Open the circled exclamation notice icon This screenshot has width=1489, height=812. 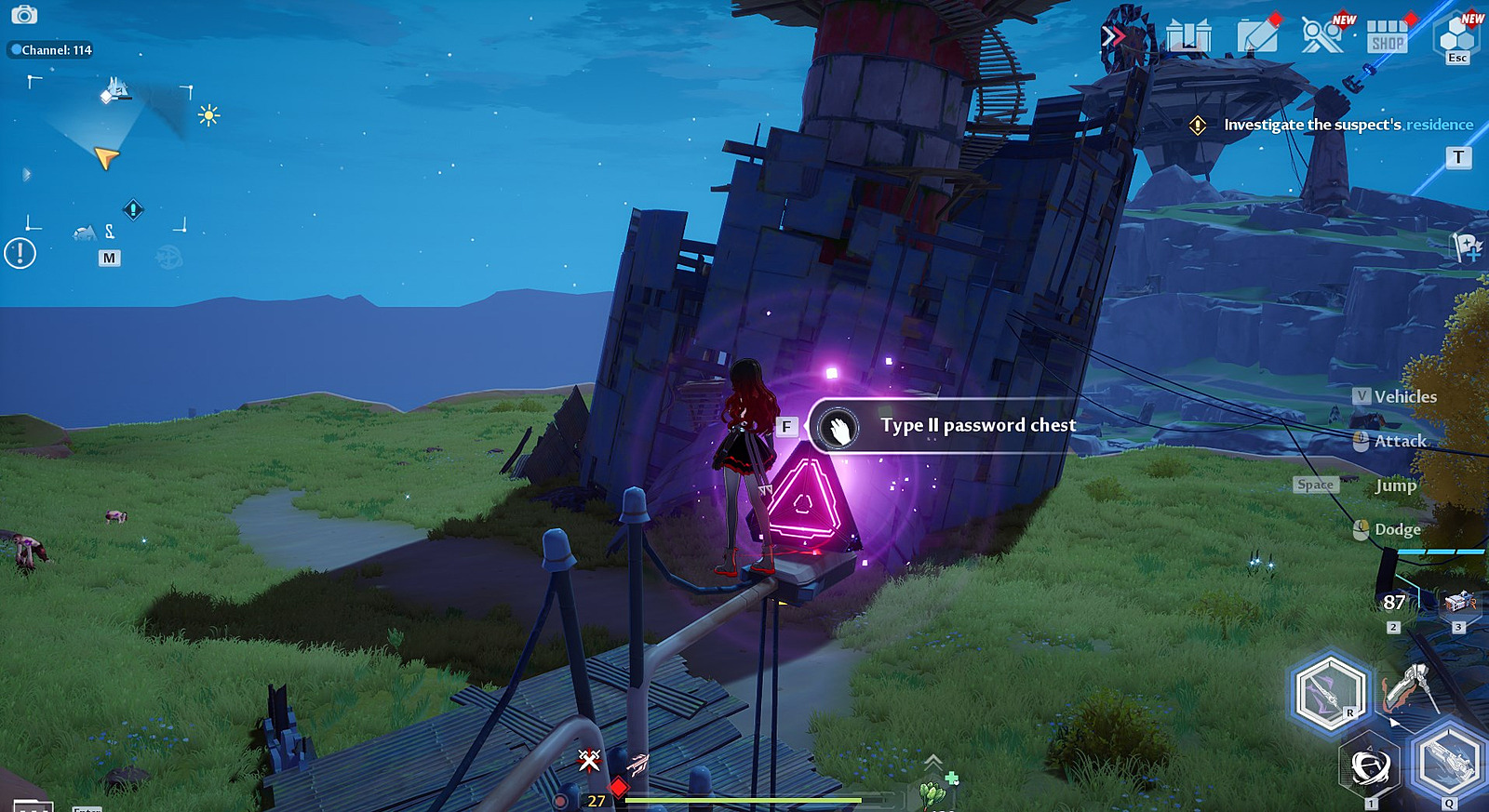pos(20,253)
